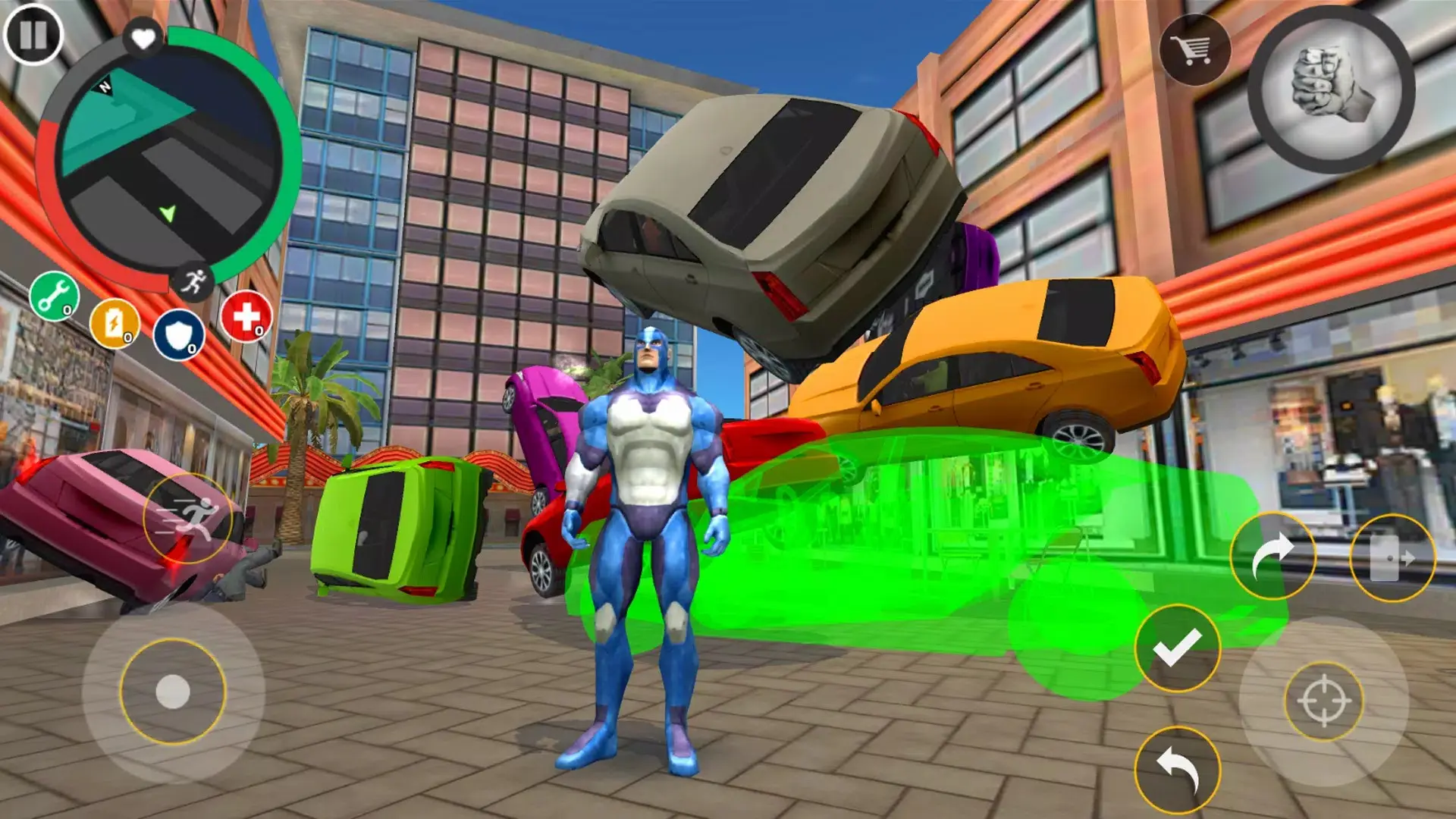This screenshot has width=1456, height=819.
Task: Use the green wrench repair item
Action: pyautogui.click(x=55, y=296)
